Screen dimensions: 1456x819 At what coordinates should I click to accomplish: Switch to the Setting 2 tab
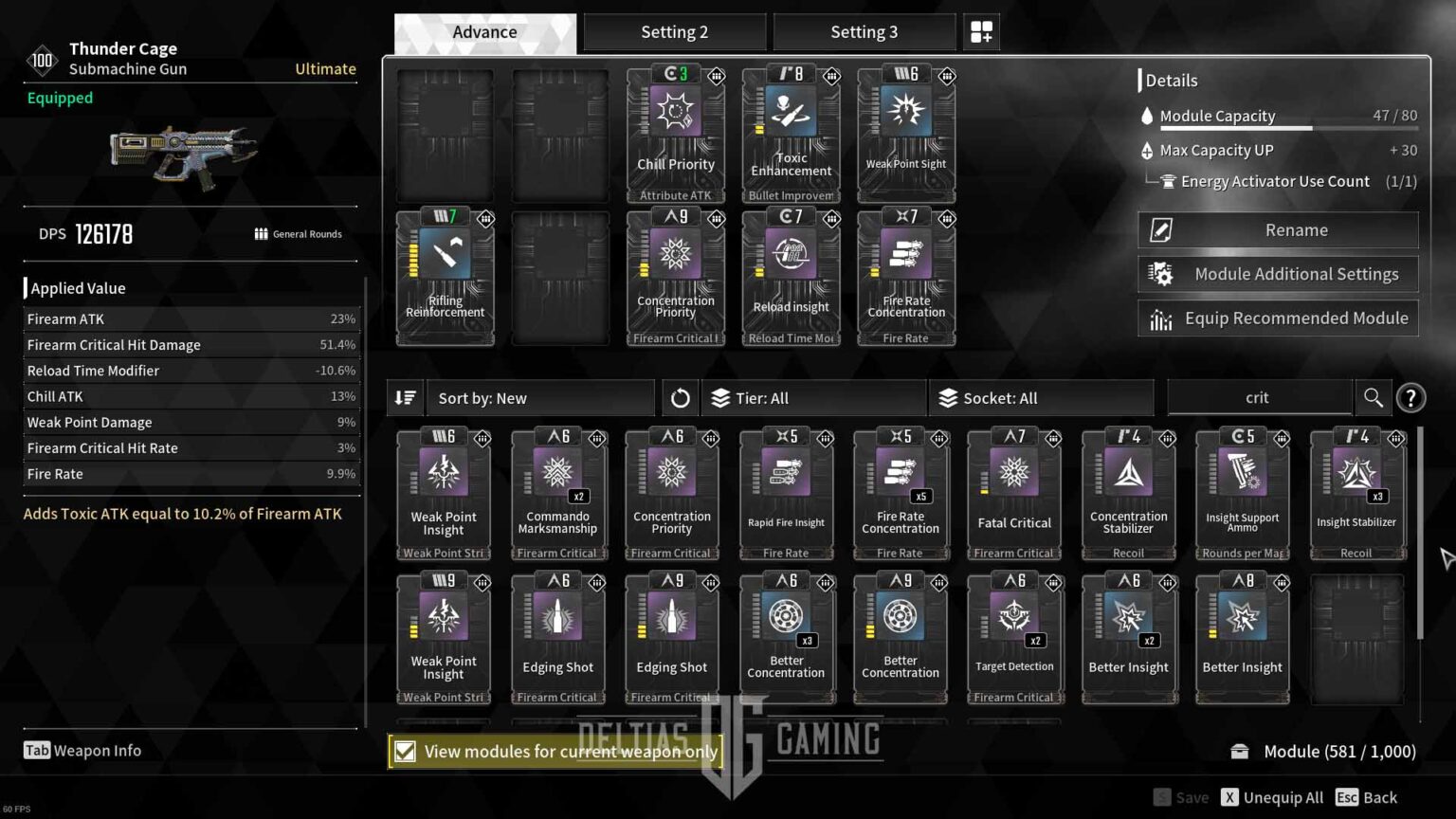tap(674, 32)
